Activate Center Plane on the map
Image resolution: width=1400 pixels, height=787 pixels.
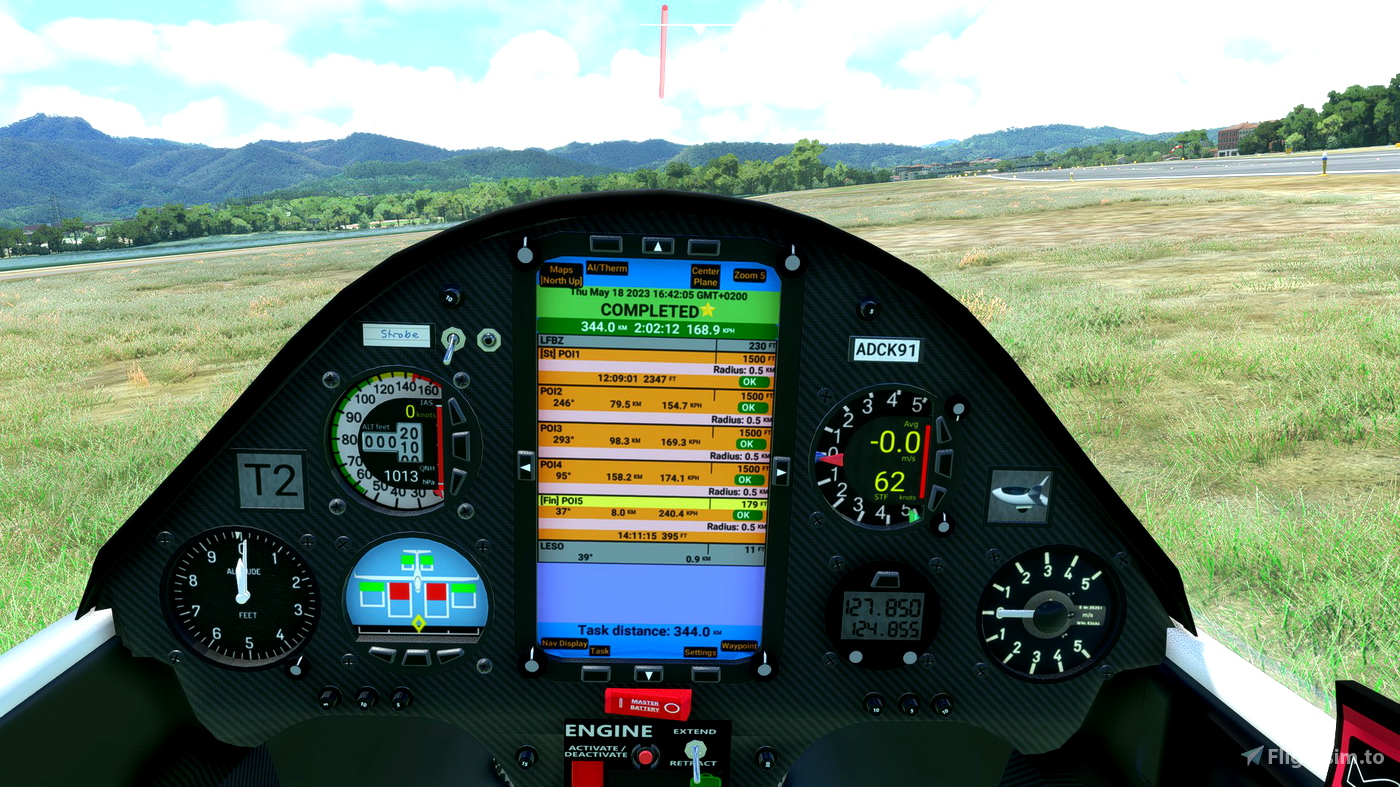pyautogui.click(x=705, y=274)
